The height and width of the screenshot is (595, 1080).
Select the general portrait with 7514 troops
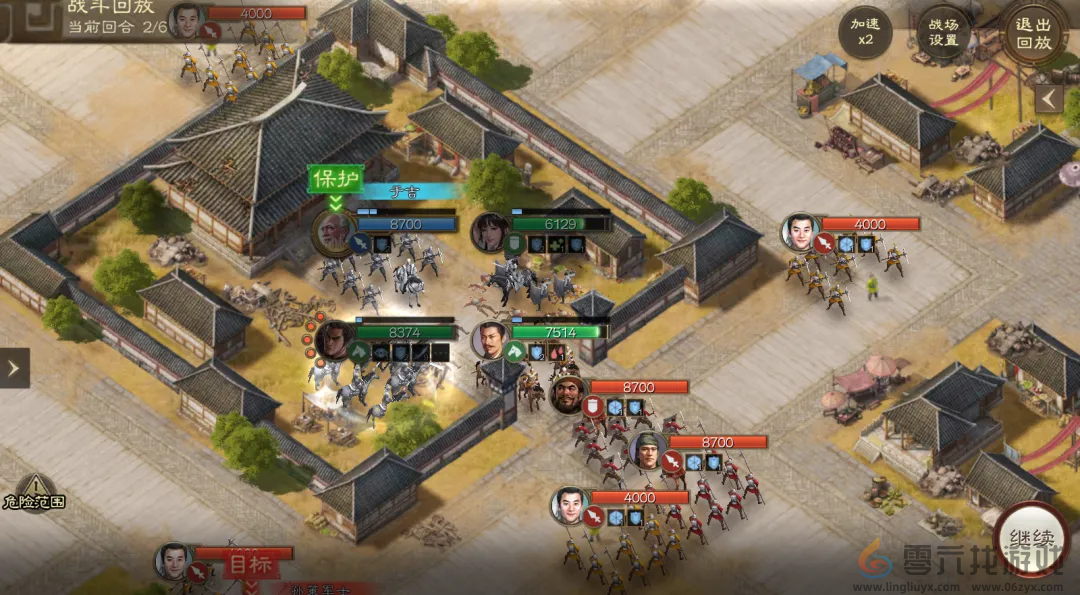click(x=489, y=341)
